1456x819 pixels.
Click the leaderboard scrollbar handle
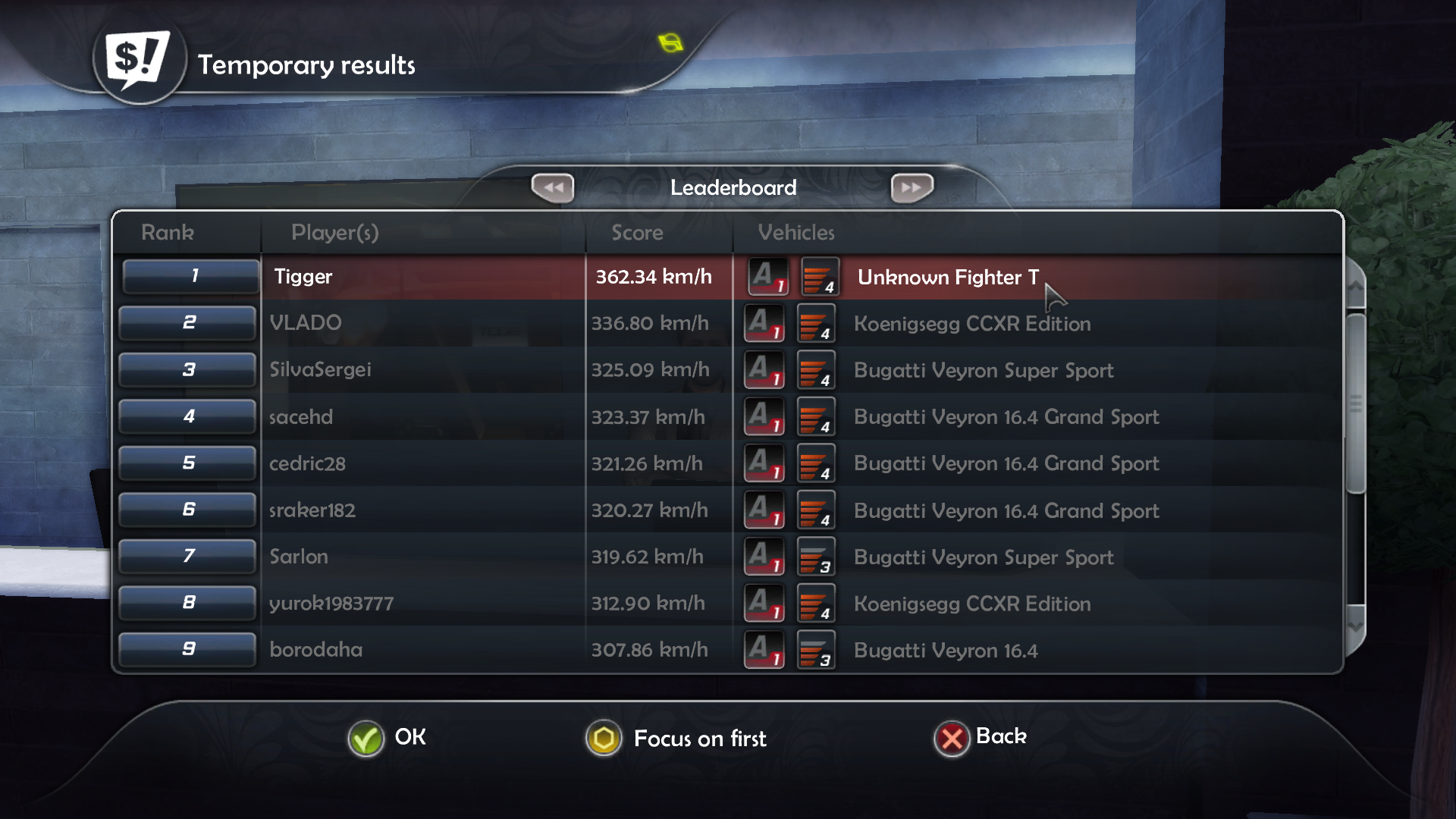click(1355, 403)
